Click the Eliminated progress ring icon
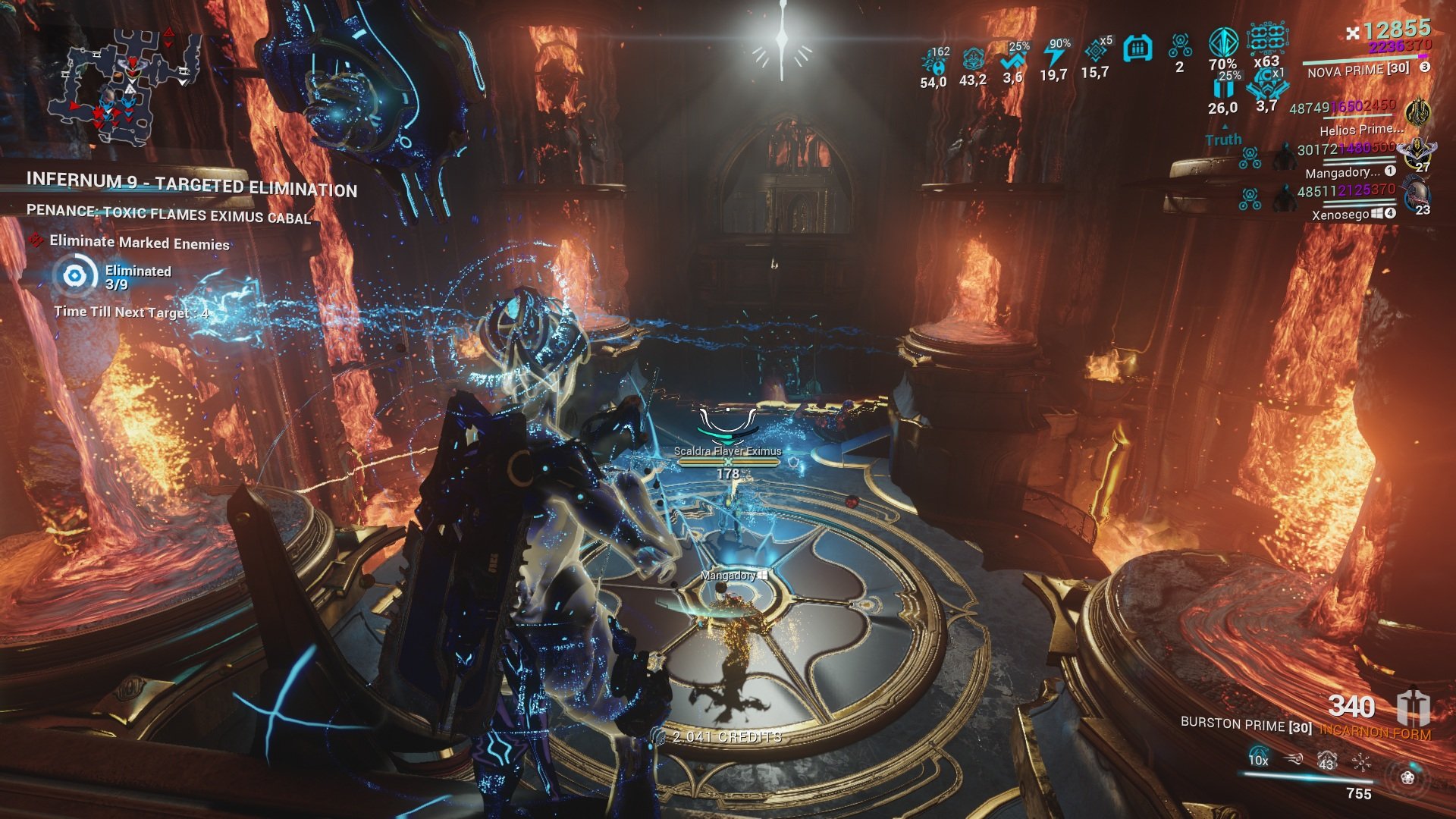Viewport: 1456px width, 819px height. (x=75, y=275)
